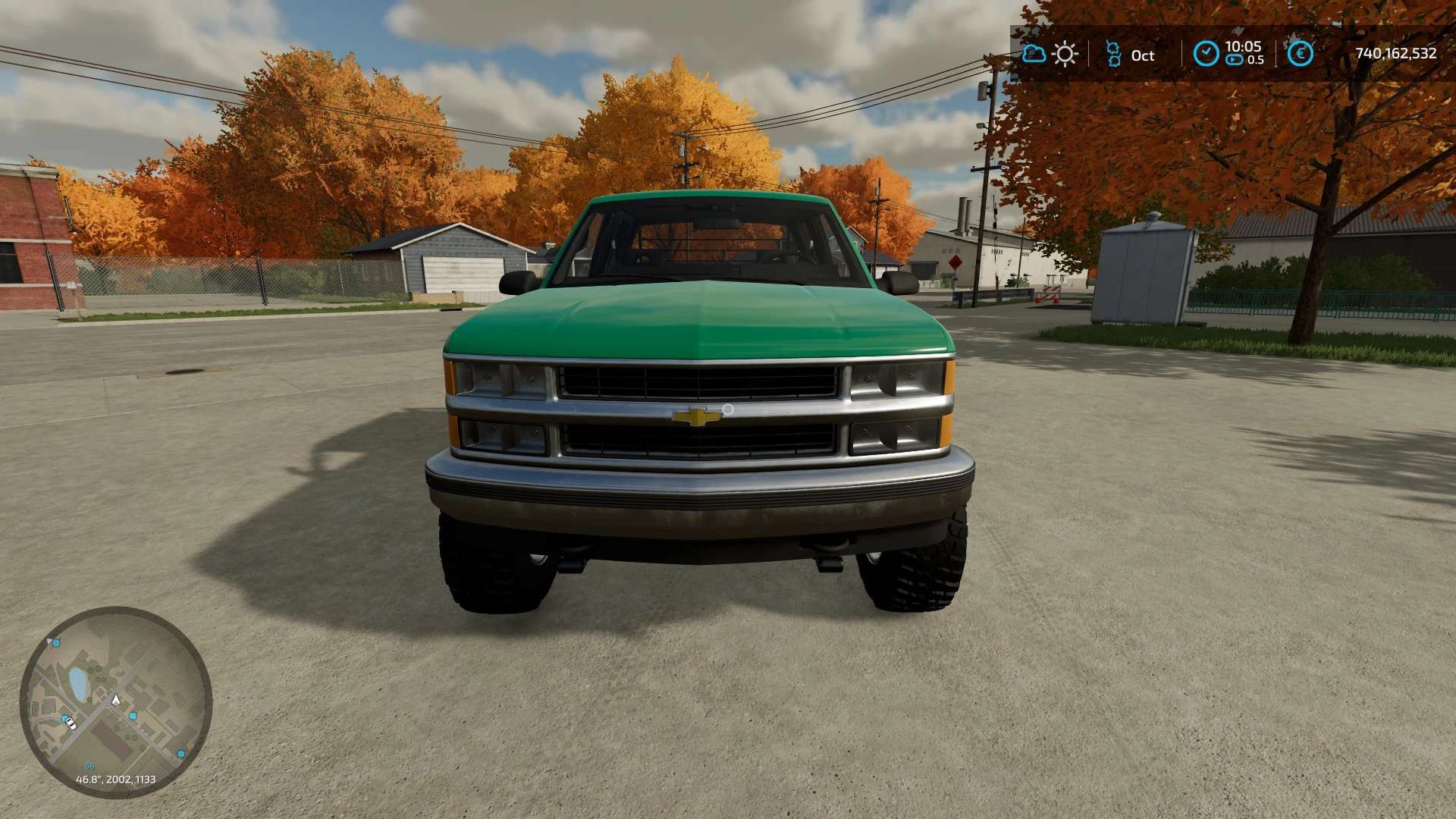Click the time-scale play icon

[1235, 60]
